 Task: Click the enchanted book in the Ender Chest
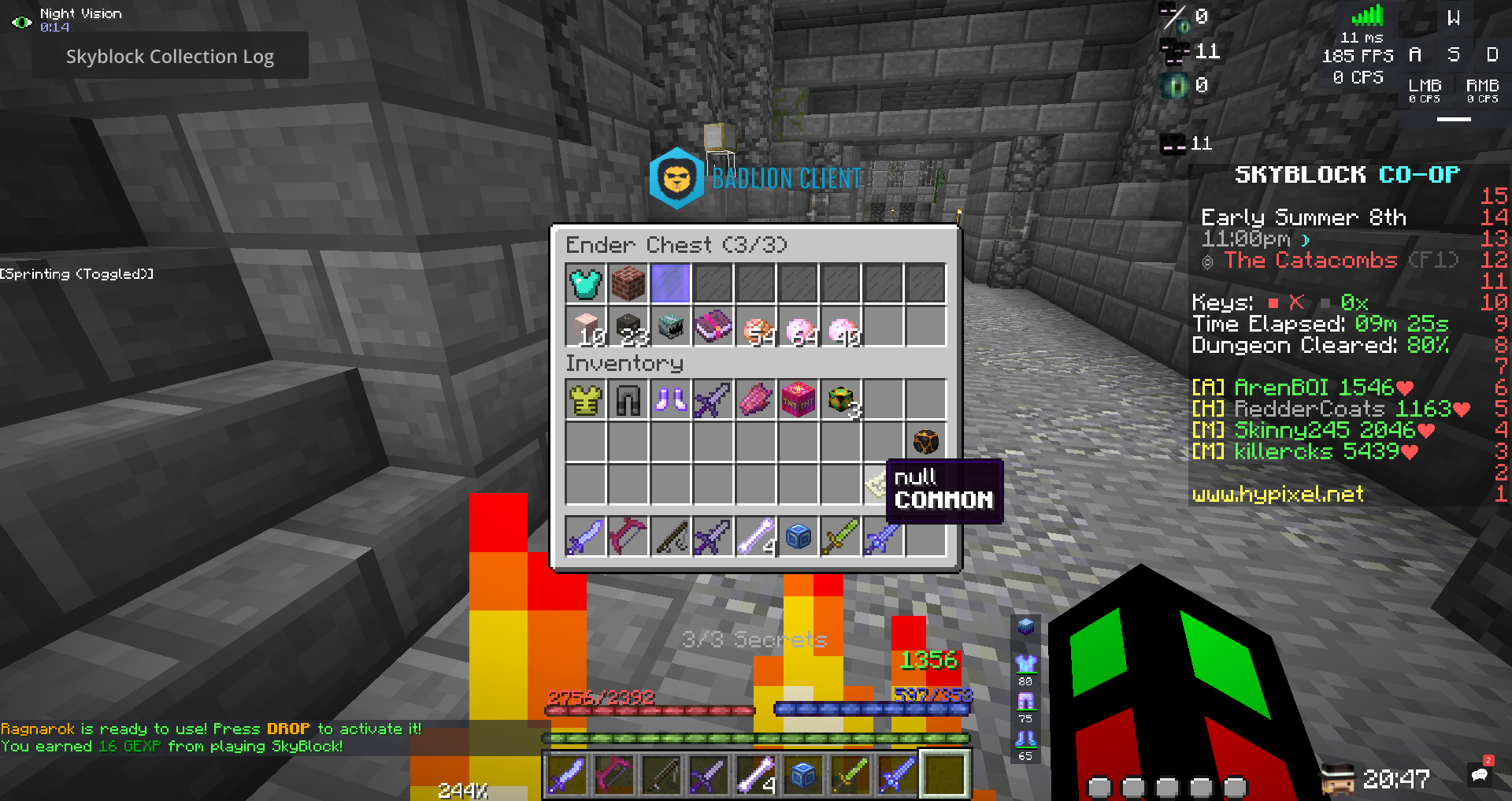(714, 327)
